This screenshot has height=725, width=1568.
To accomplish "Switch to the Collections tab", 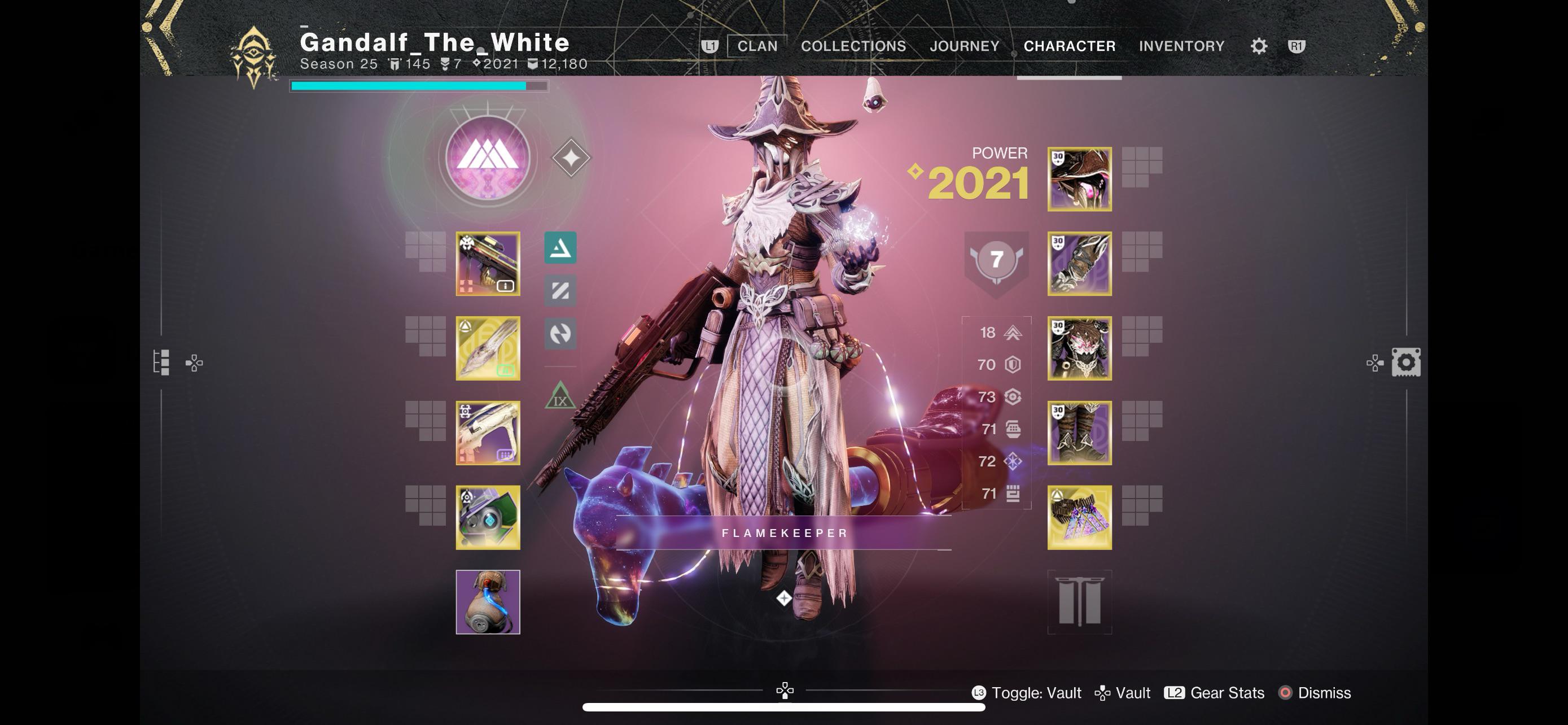I will pos(853,46).
